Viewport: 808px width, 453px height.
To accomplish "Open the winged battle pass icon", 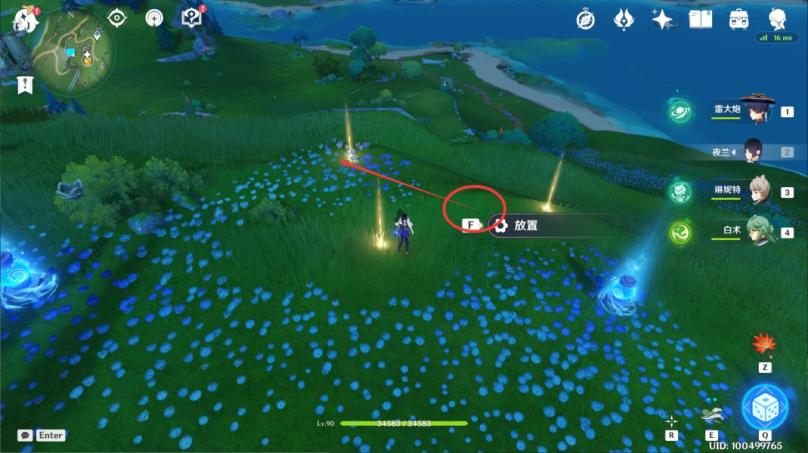I will (x=624, y=18).
